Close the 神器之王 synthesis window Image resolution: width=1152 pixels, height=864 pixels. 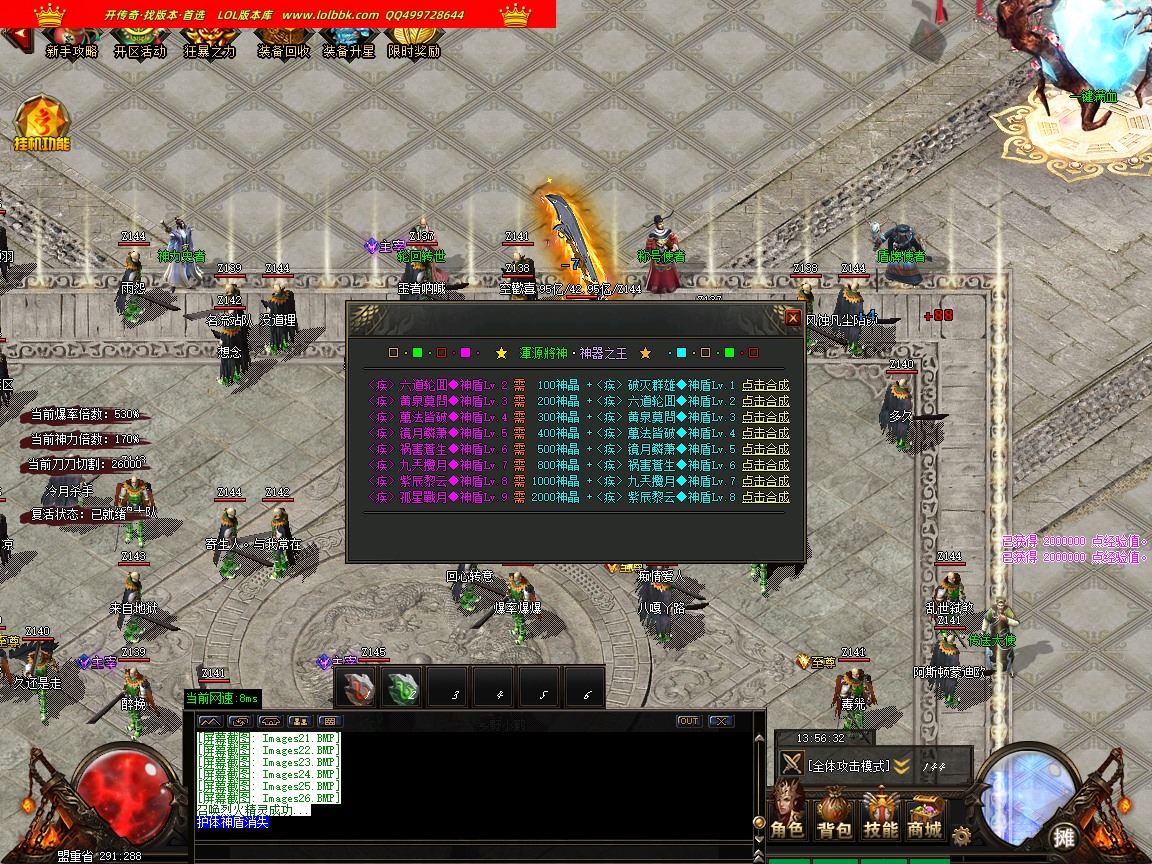click(x=792, y=318)
